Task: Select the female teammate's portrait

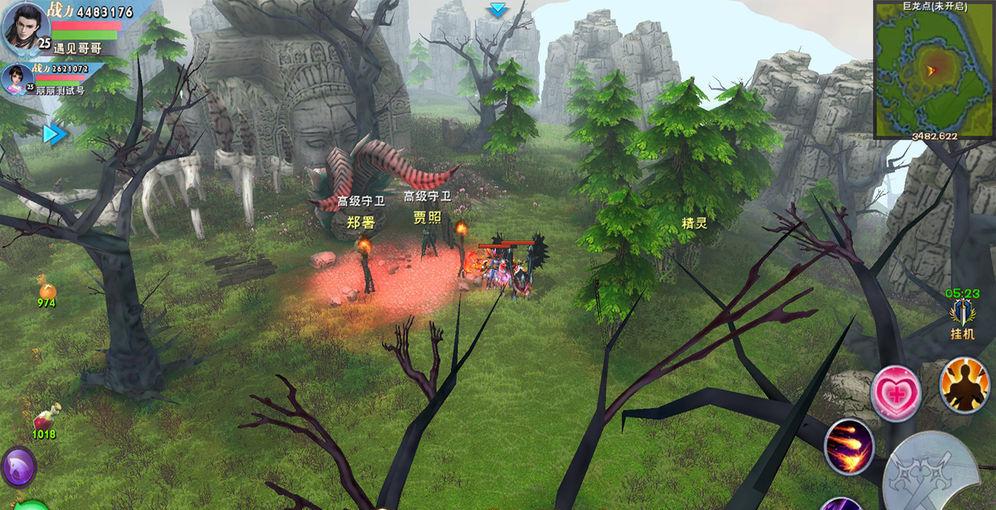Action: tap(16, 78)
